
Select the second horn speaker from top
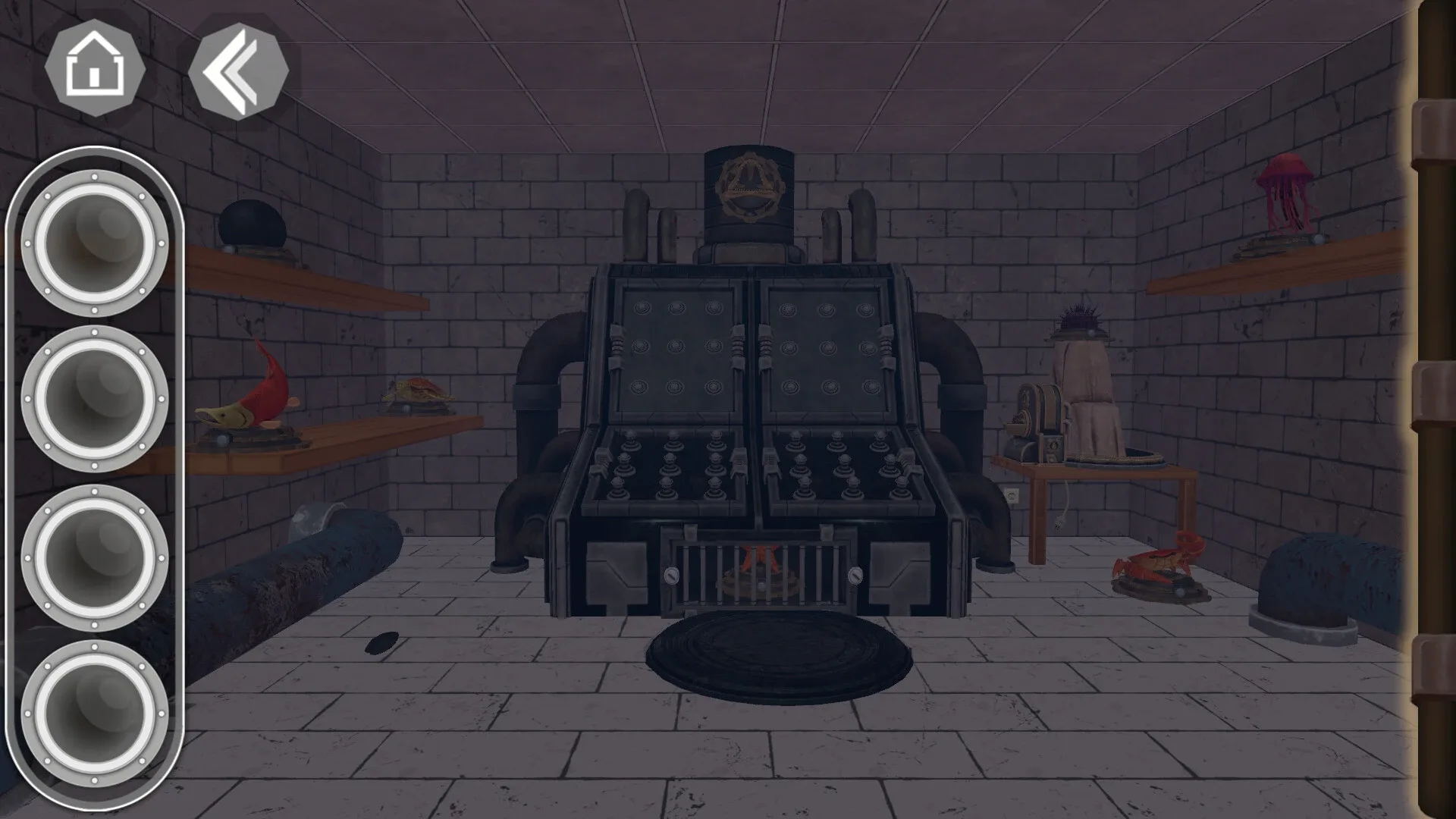click(95, 398)
